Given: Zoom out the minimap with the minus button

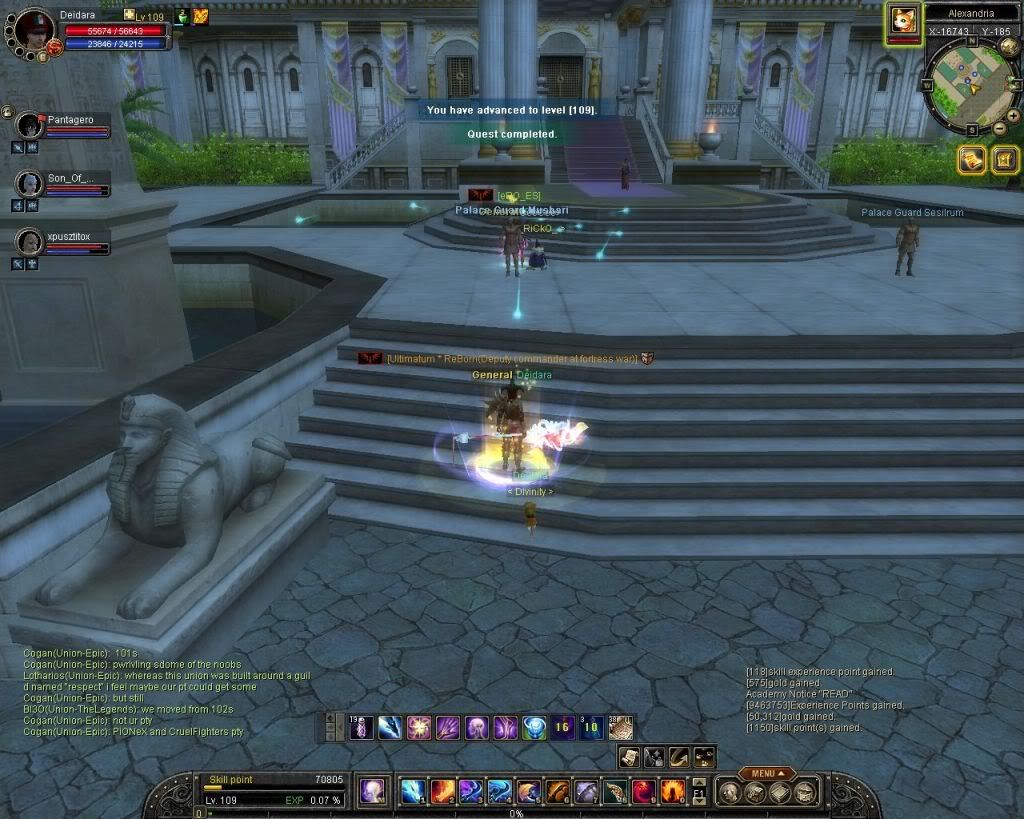Looking at the screenshot, I should [999, 128].
